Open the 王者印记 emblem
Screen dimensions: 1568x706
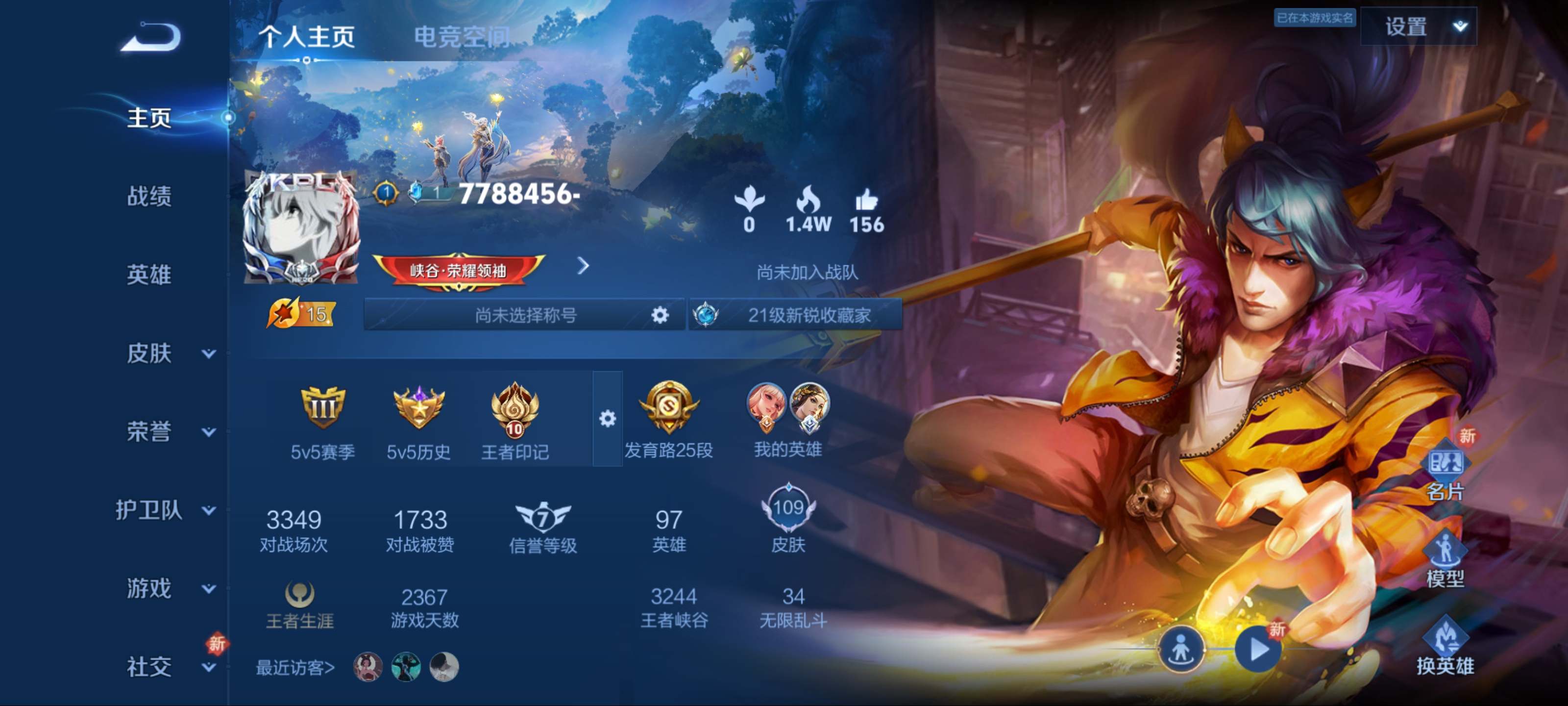pyautogui.click(x=514, y=420)
